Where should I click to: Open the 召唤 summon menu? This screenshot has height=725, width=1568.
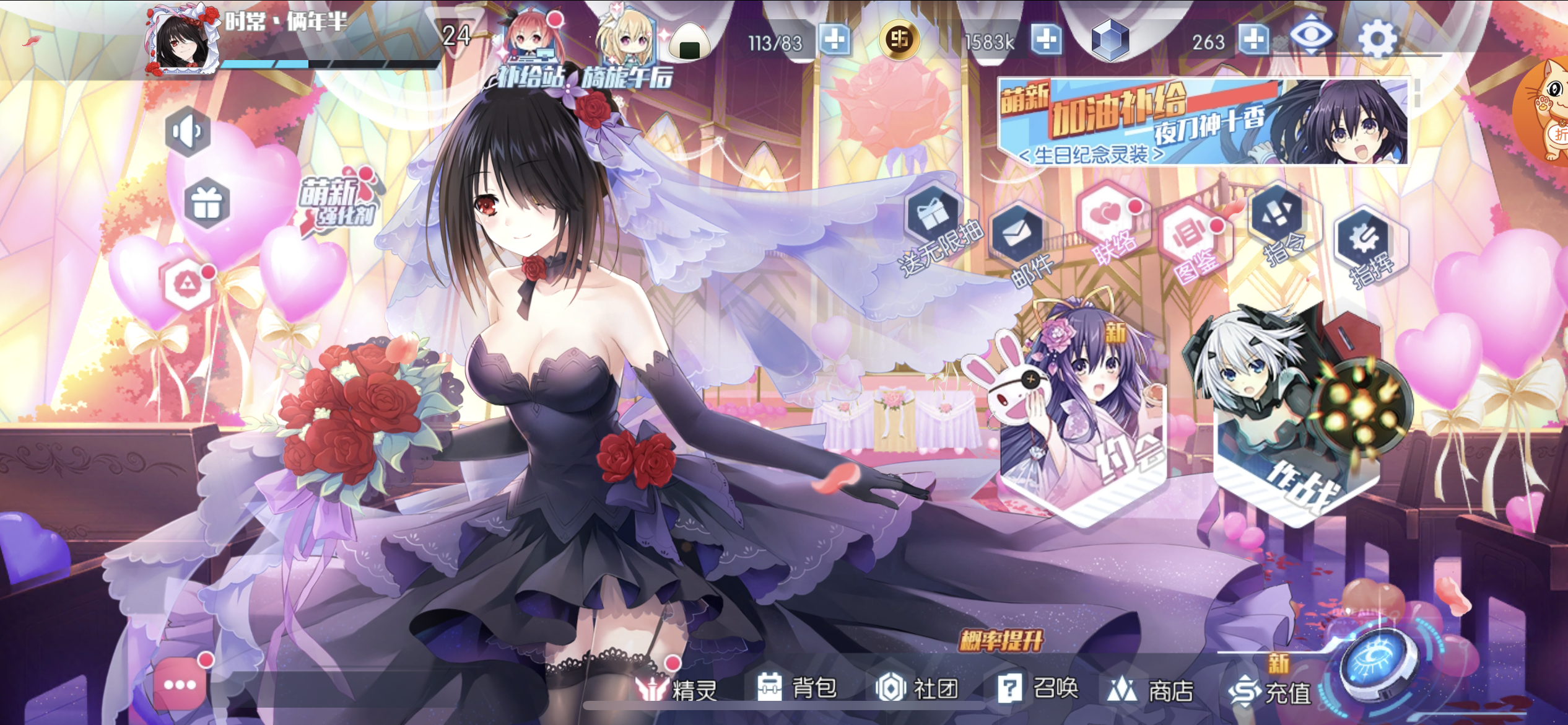pos(1039,688)
